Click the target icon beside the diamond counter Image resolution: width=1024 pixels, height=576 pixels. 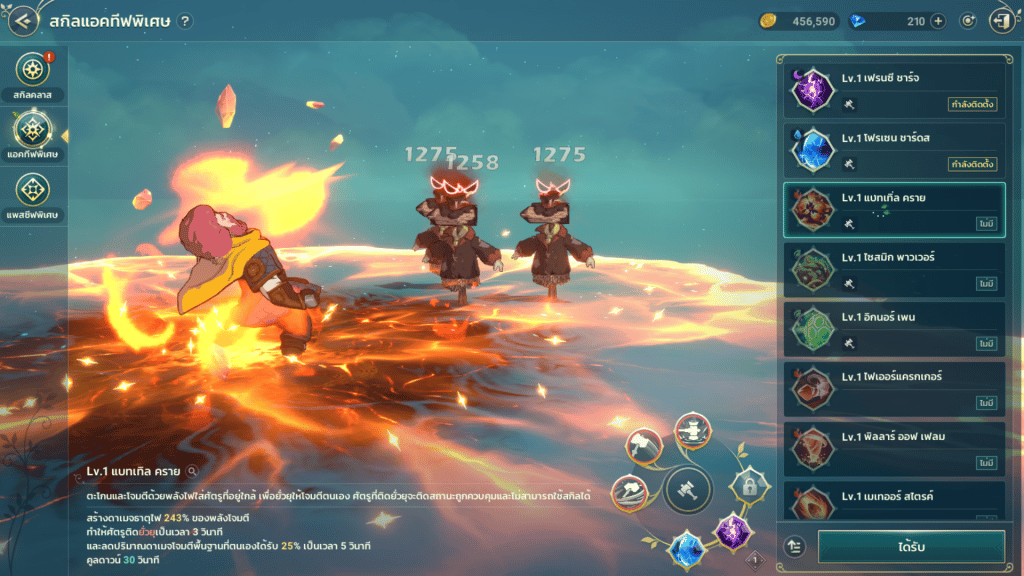tap(968, 21)
